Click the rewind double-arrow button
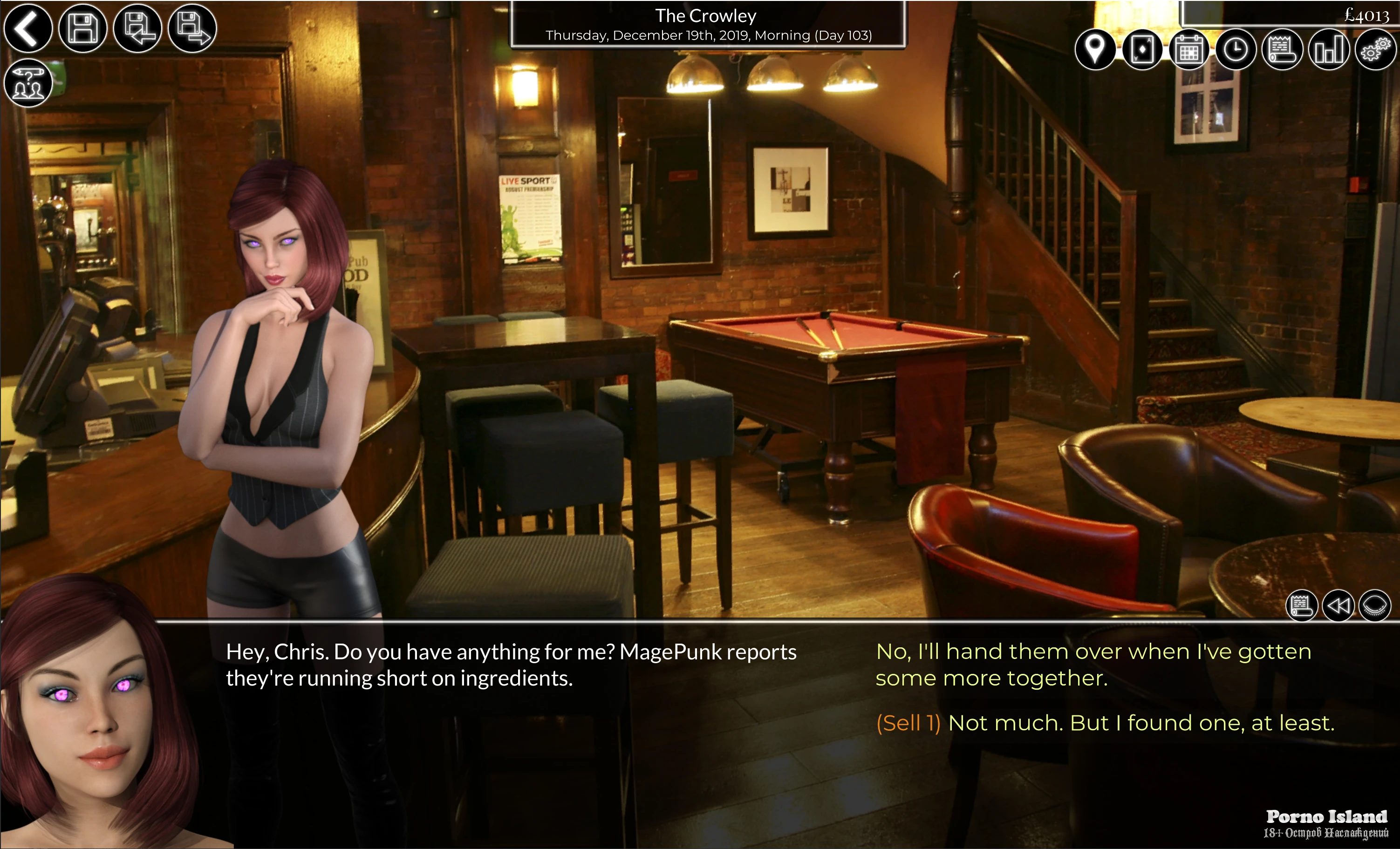 (1338, 605)
